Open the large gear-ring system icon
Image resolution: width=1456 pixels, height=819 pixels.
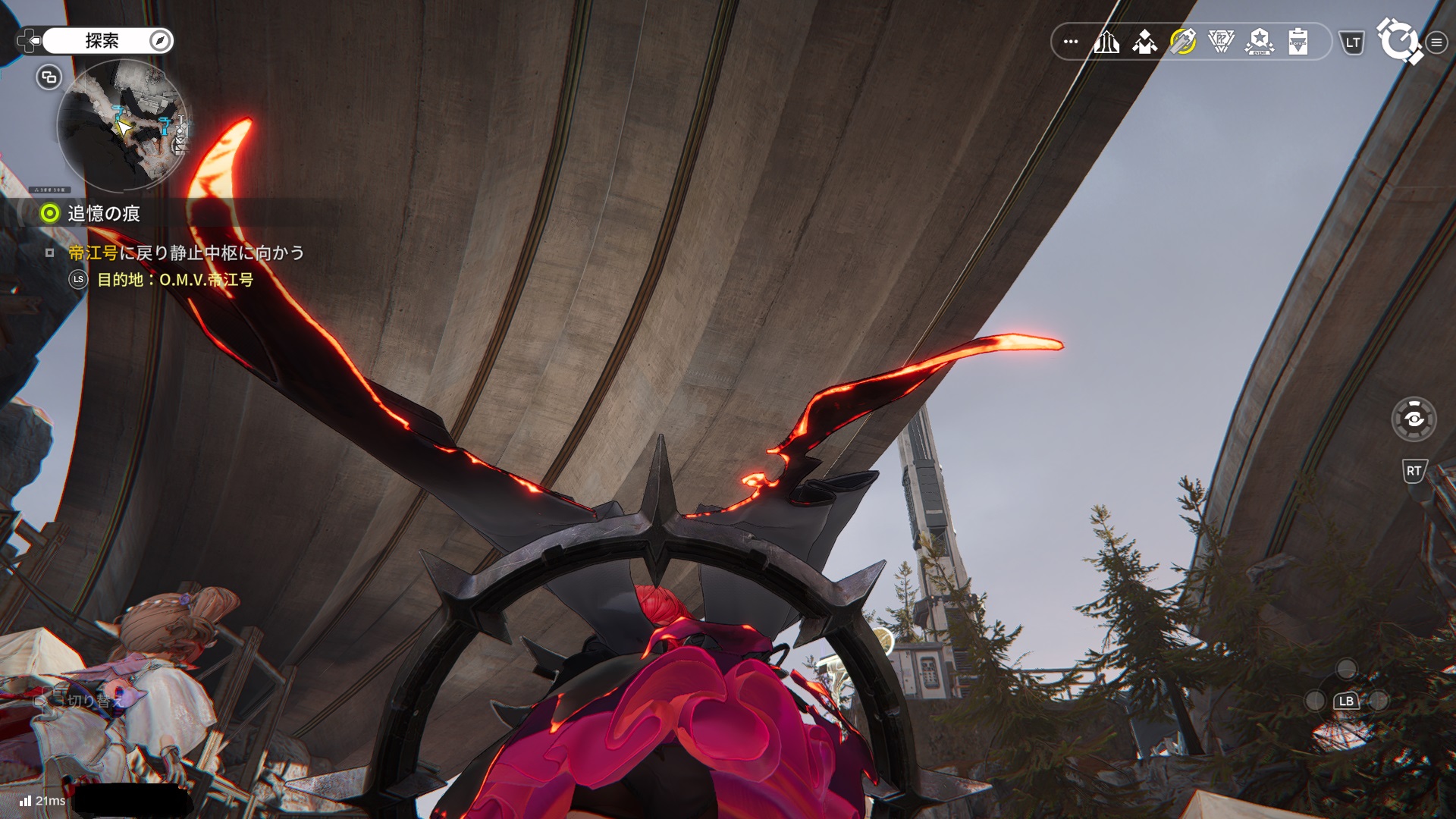[x=1398, y=41]
